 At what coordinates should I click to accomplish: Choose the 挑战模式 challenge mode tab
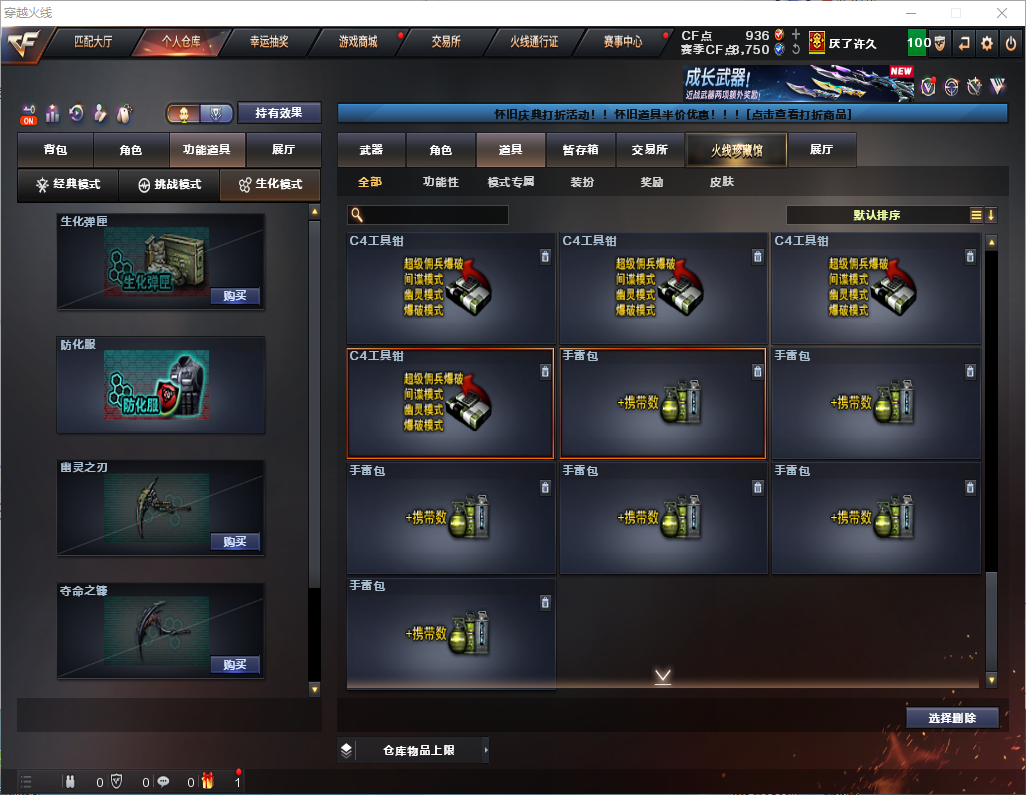point(169,185)
